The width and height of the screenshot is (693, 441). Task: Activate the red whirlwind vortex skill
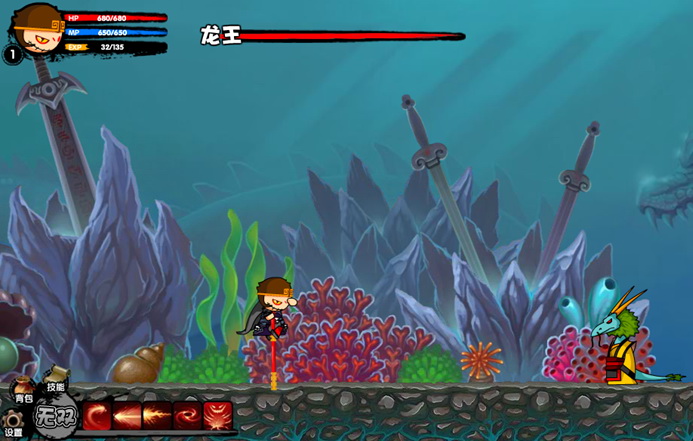(187, 415)
